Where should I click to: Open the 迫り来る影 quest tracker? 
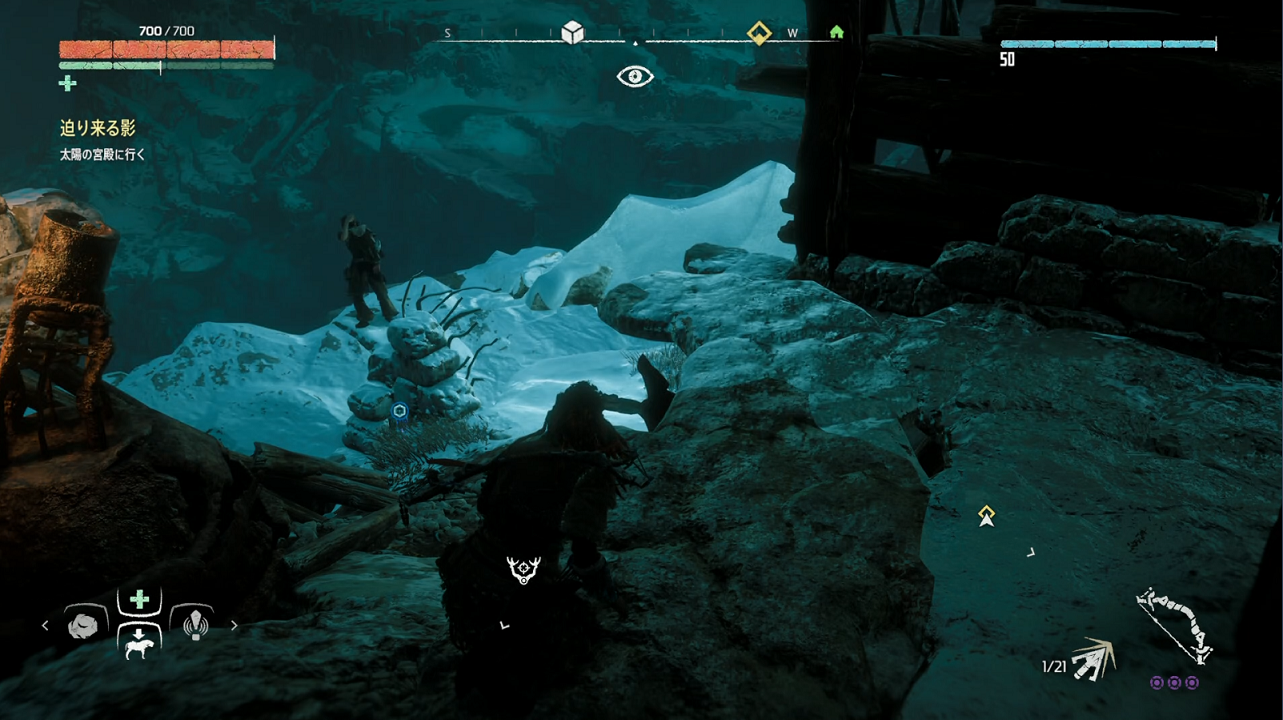[x=97, y=128]
